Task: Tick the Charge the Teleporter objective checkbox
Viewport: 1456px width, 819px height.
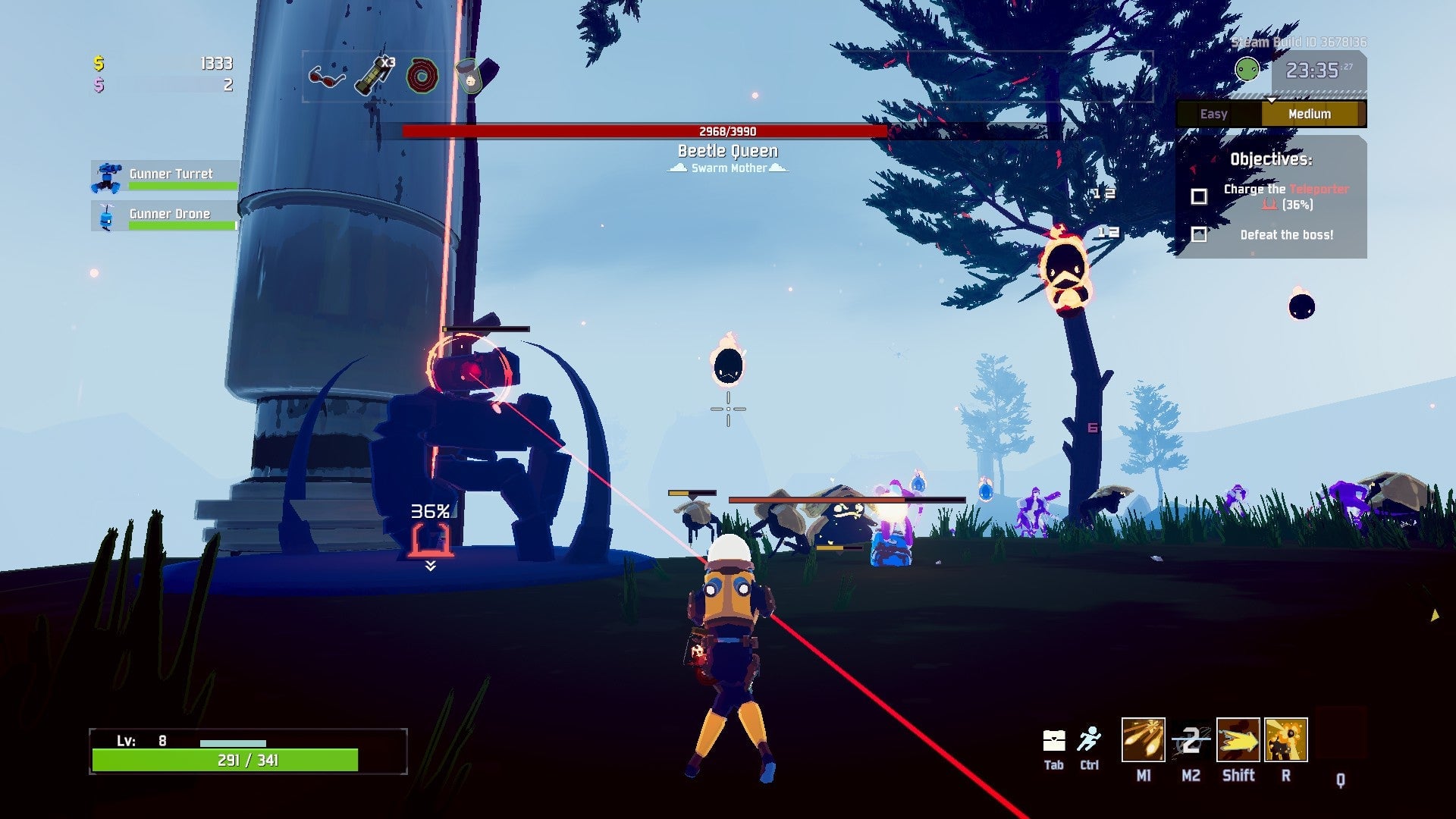Action: point(1198,196)
